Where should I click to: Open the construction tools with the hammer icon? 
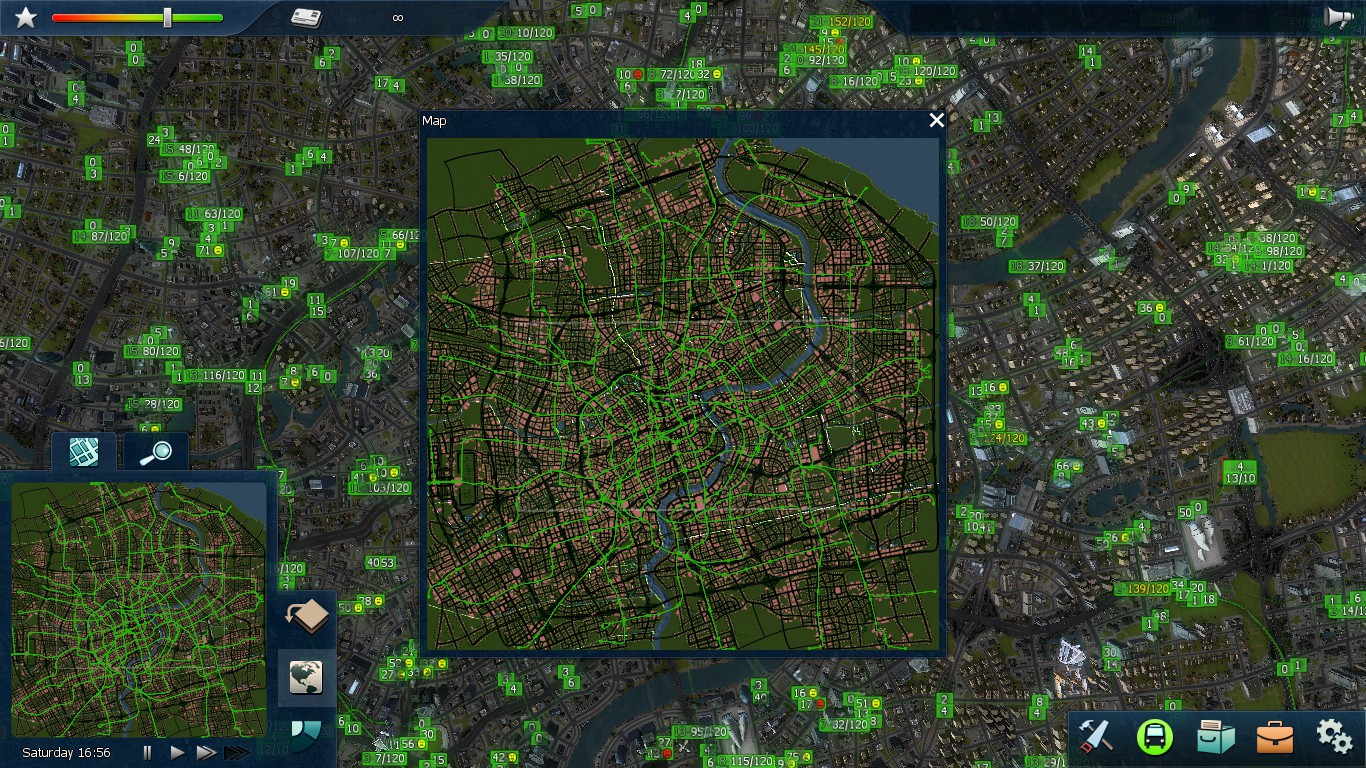click(1096, 736)
